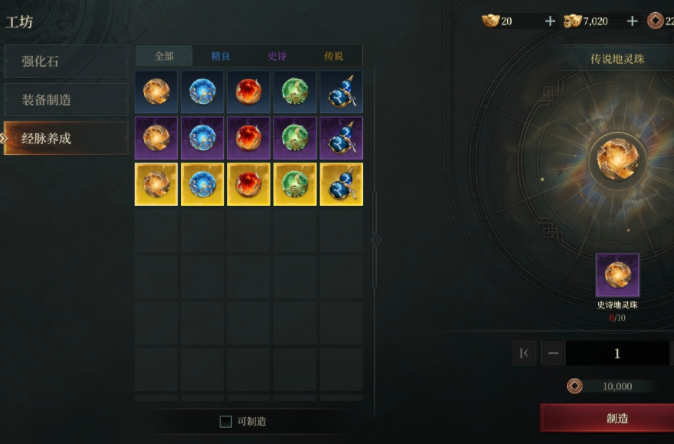Pick the blue orb in the golden row
The image size is (674, 444).
pos(203,184)
